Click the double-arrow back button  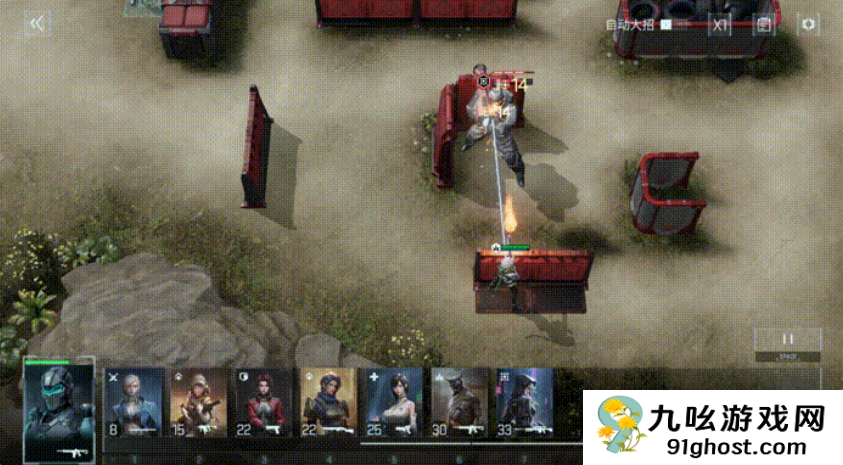[x=37, y=25]
